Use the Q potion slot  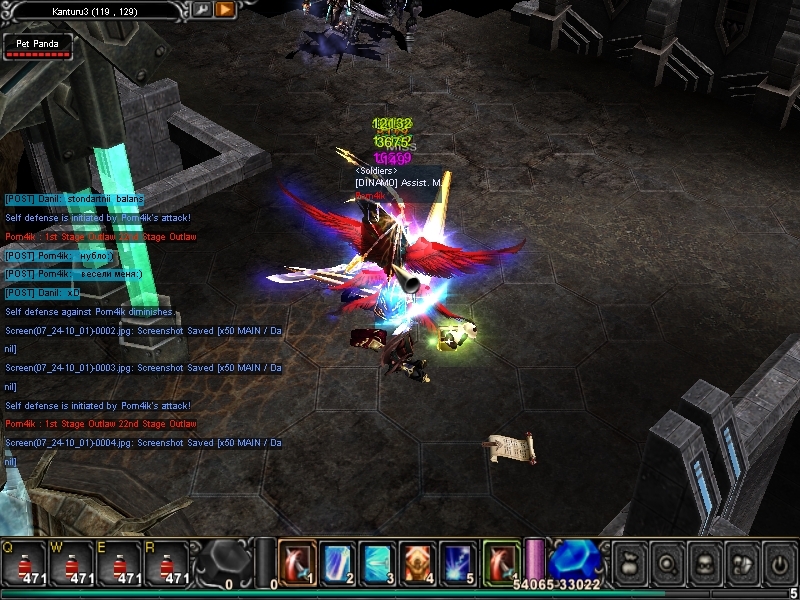coord(24,564)
